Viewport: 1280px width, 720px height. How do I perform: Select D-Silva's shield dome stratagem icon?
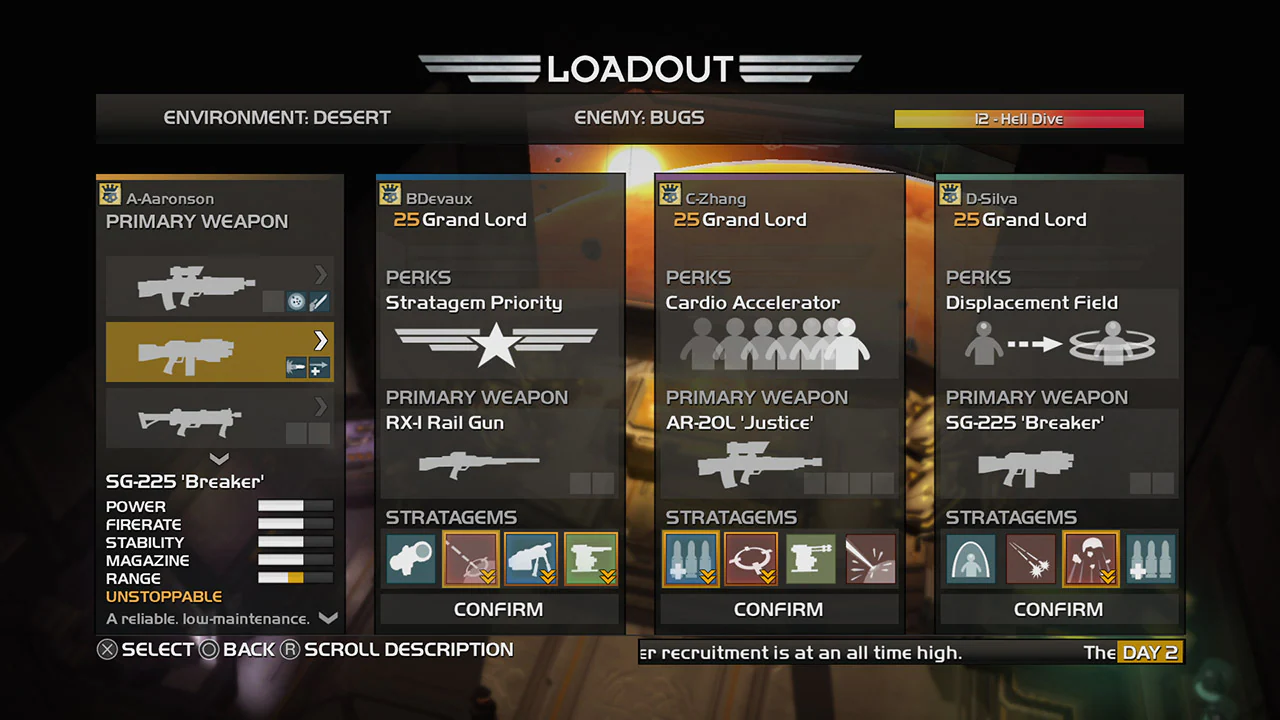click(969, 559)
